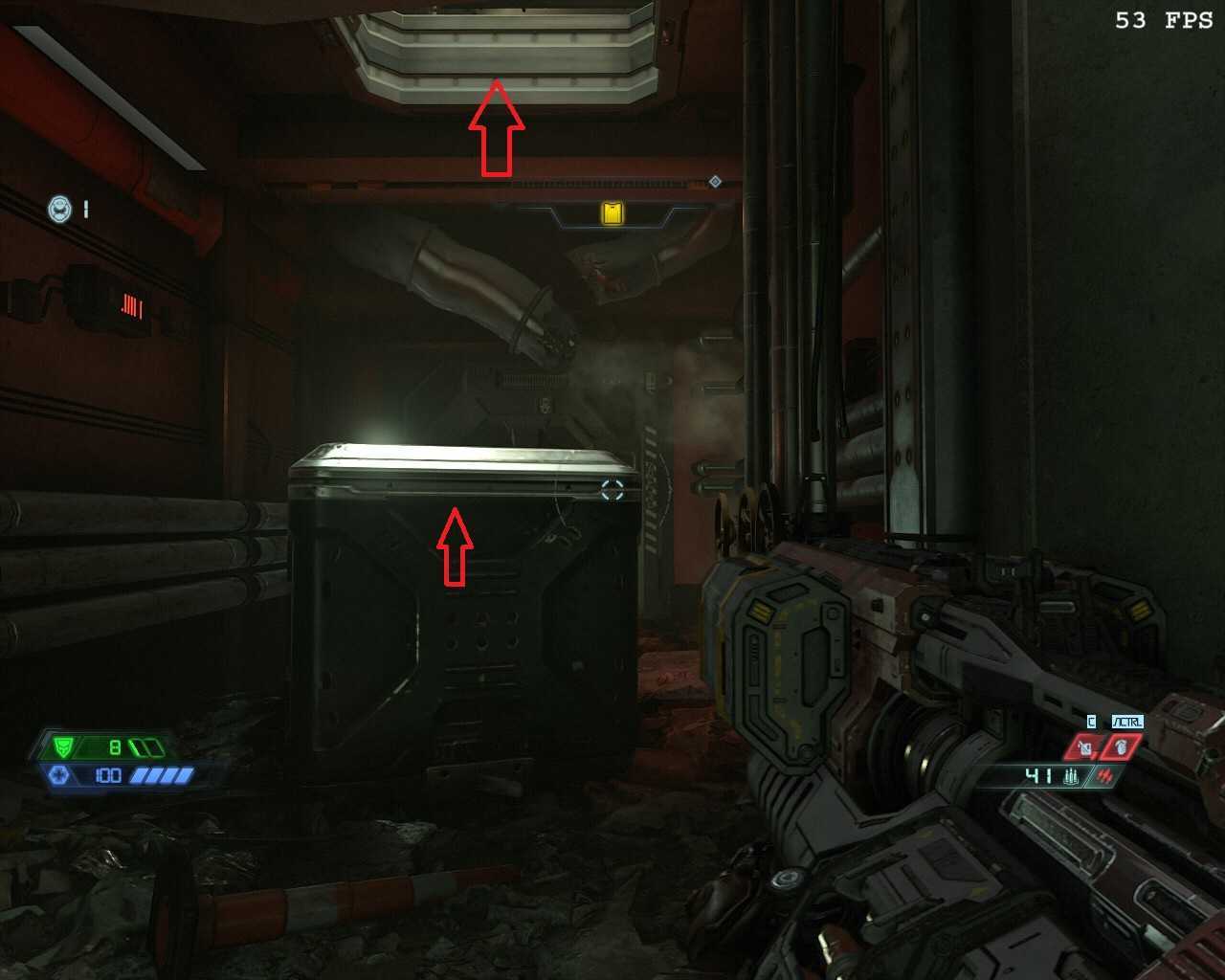Click the yellow keycard icon
The image size is (1225, 980).
tap(612, 212)
